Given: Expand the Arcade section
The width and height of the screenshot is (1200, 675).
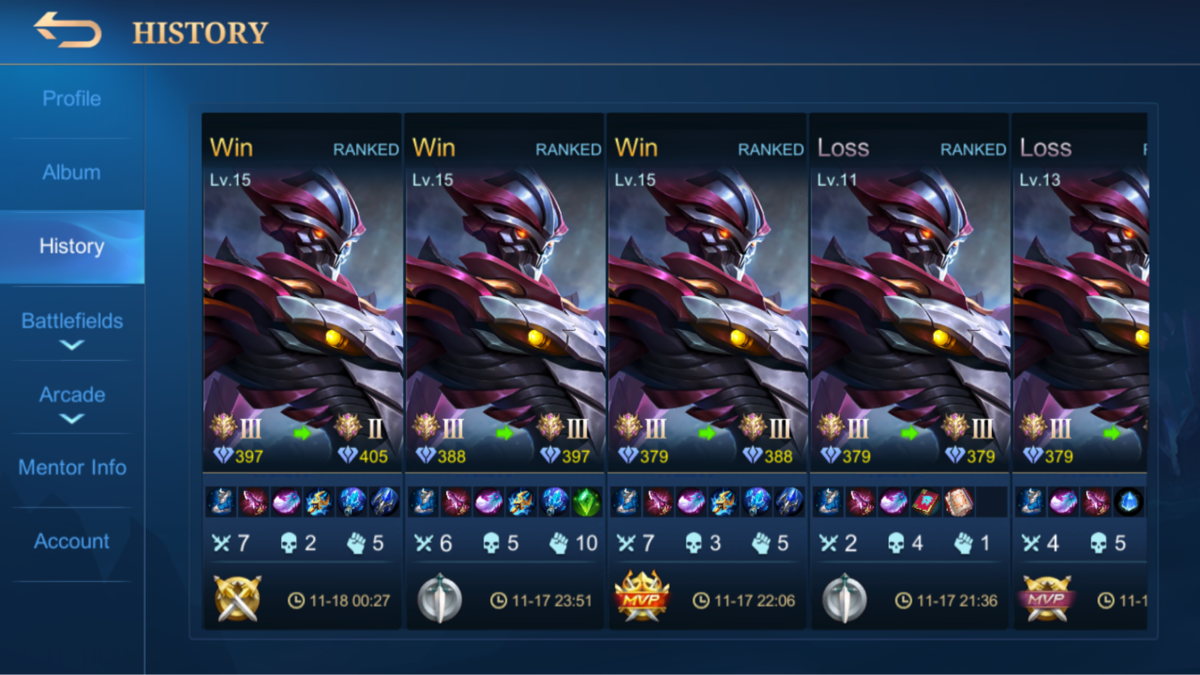Looking at the screenshot, I should tap(72, 402).
